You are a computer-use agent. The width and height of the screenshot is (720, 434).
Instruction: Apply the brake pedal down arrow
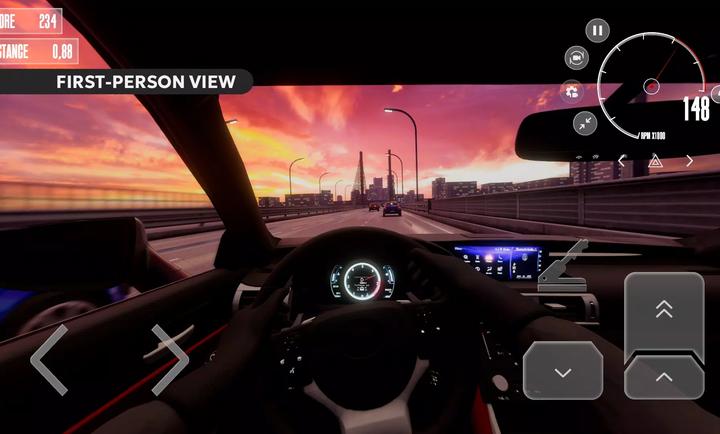pos(563,371)
